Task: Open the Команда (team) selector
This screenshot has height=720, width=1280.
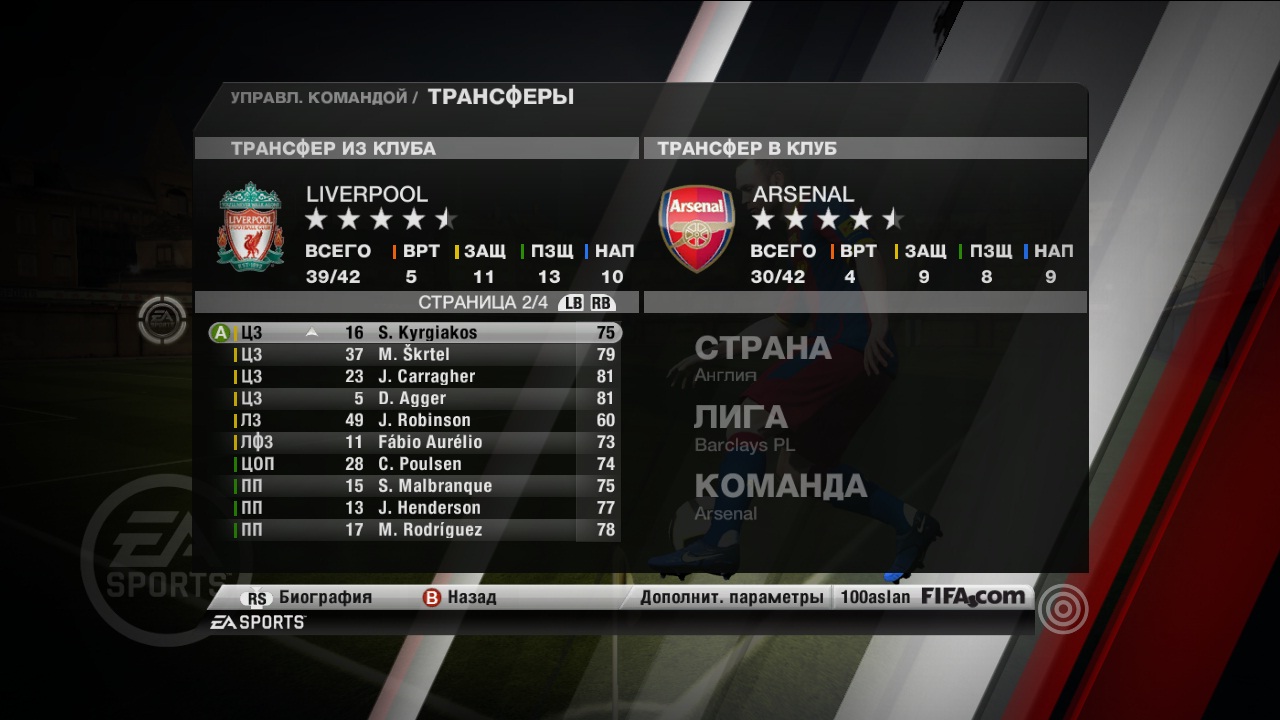Action: pos(780,496)
